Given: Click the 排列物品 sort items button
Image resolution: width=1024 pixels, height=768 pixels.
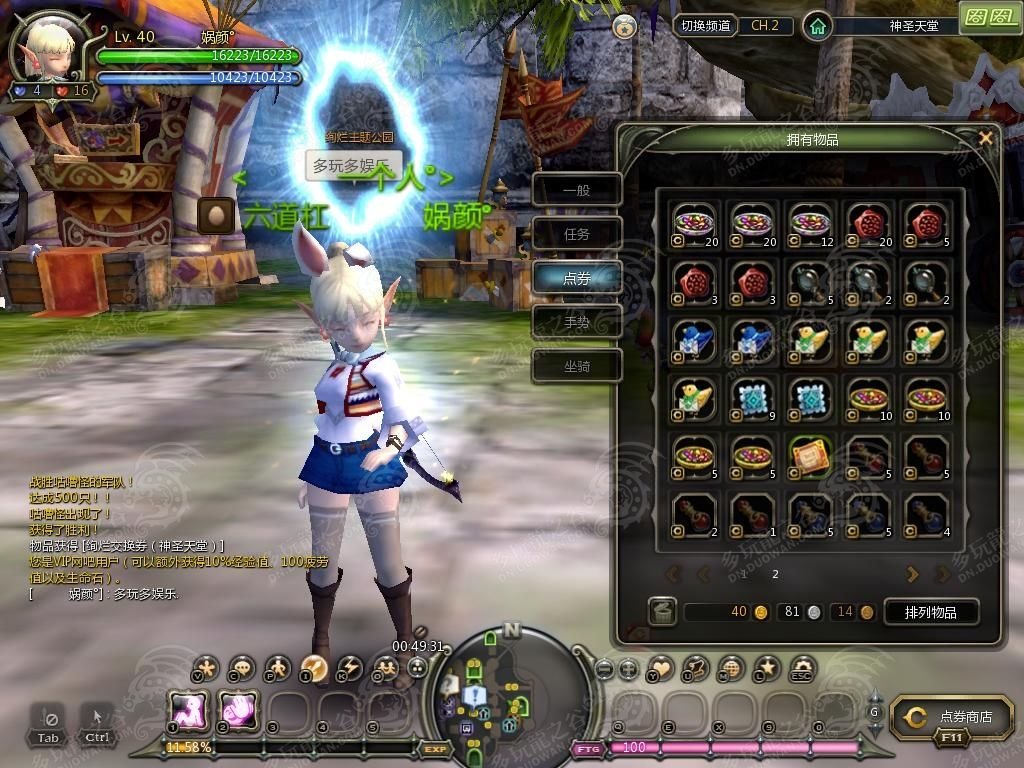Looking at the screenshot, I should coord(930,612).
